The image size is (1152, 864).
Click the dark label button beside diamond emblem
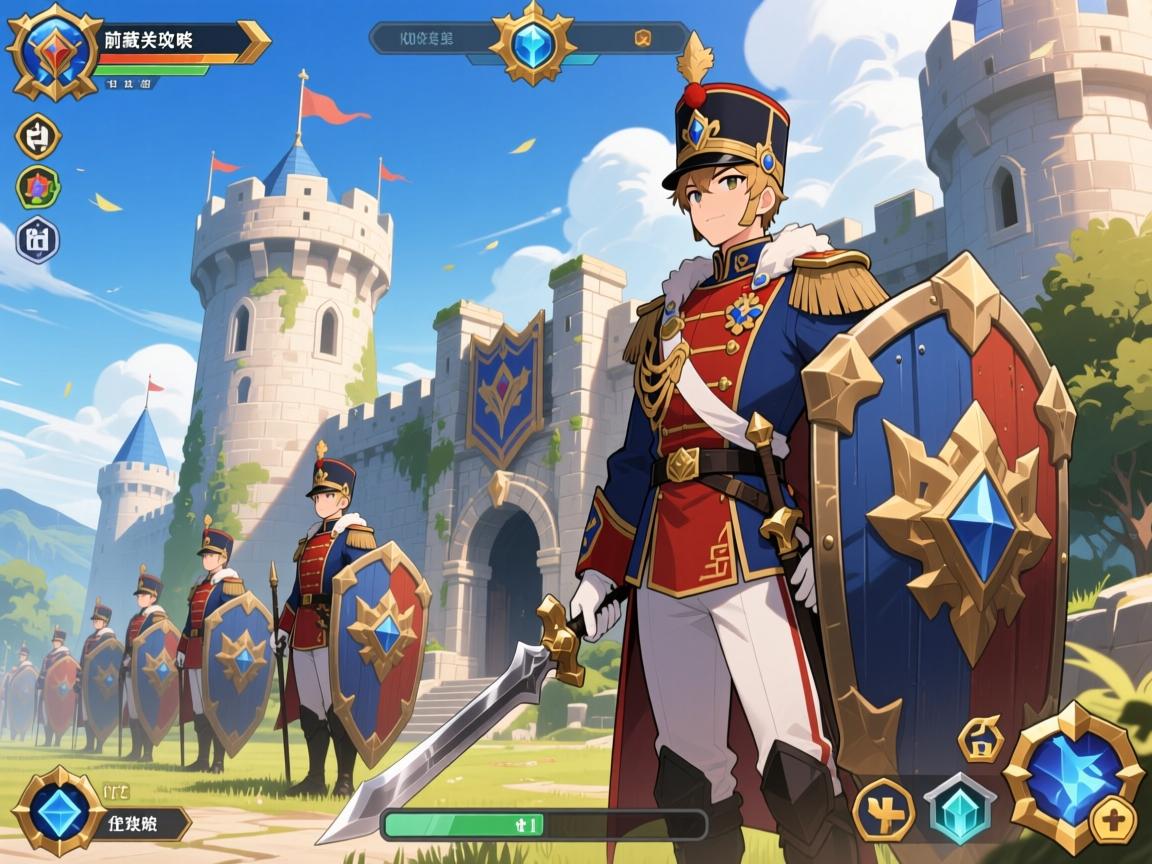(x=146, y=824)
